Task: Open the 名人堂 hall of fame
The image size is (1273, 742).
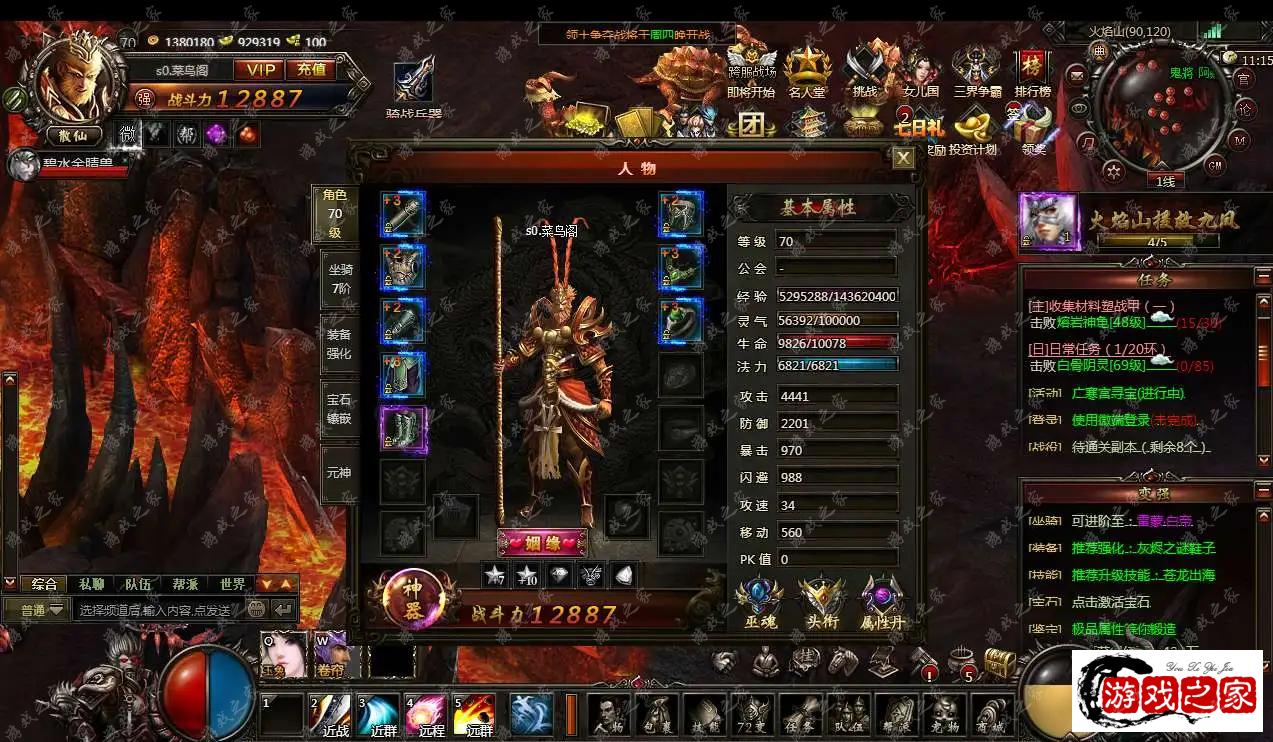Action: tap(807, 74)
